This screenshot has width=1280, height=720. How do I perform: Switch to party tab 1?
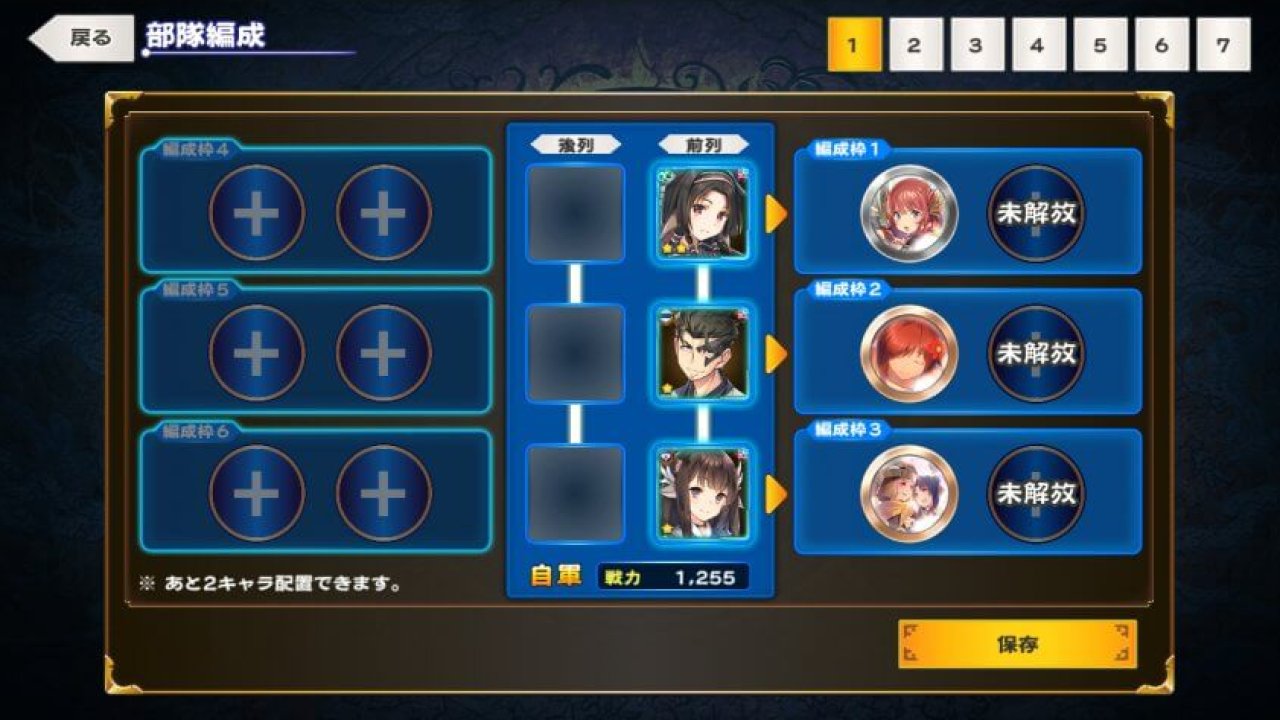pyautogui.click(x=853, y=45)
